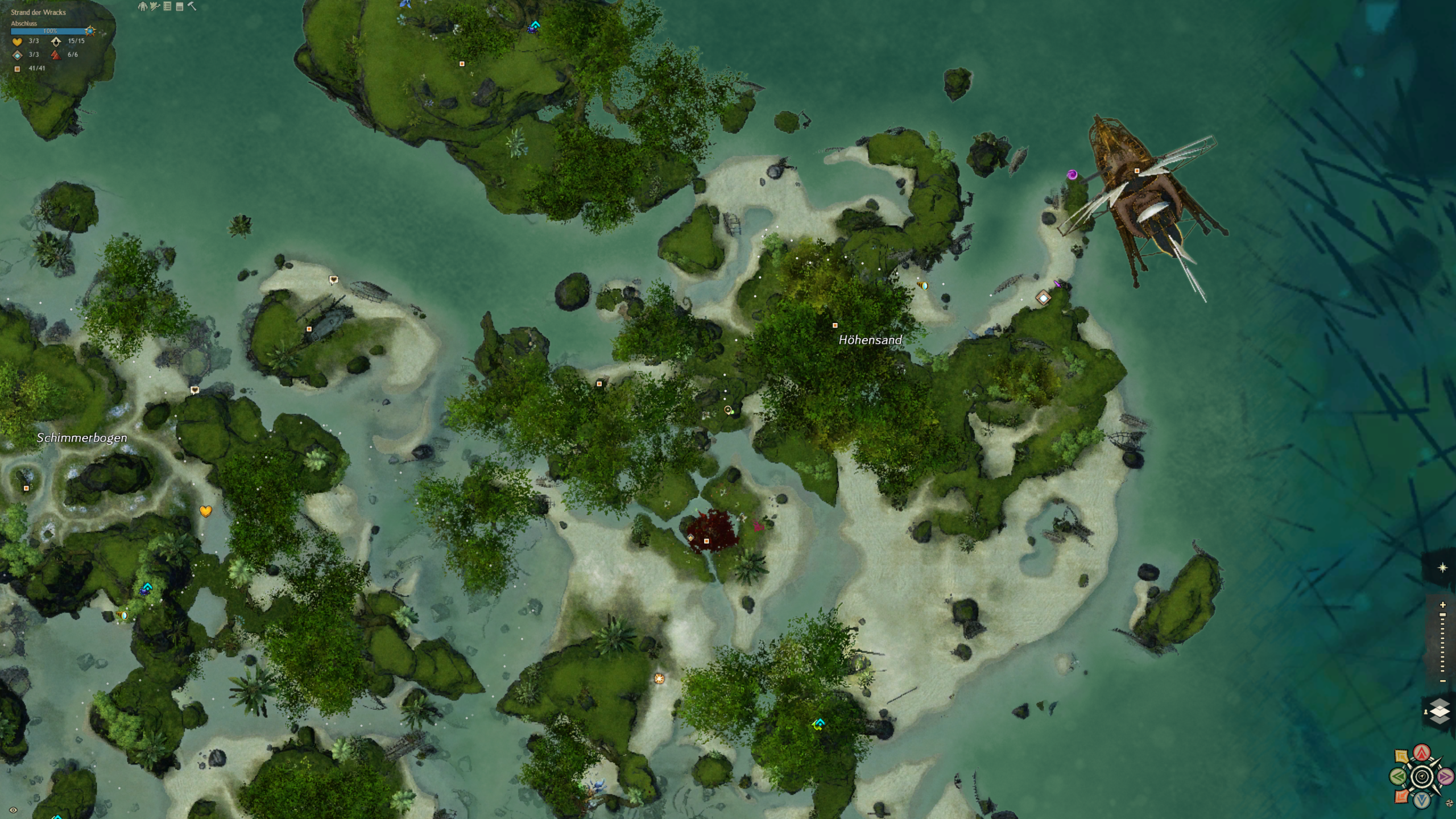Open the list icon in top toolbar
The width and height of the screenshot is (1456, 819).
(167, 6)
